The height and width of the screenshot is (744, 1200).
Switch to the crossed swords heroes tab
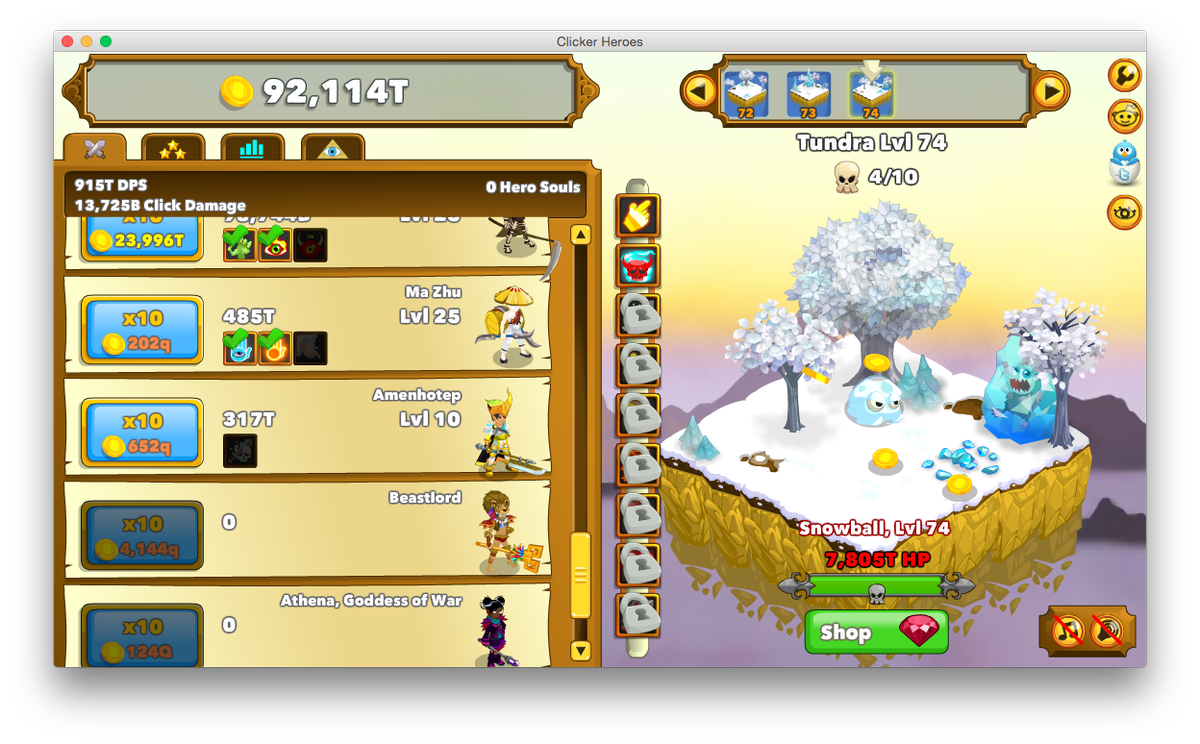(95, 149)
